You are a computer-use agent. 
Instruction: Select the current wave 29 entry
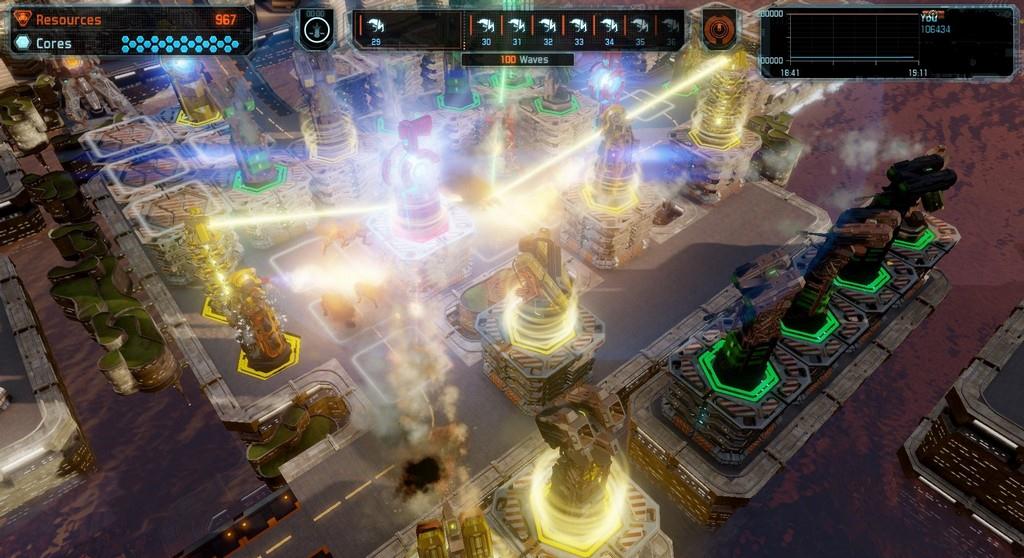pos(375,30)
